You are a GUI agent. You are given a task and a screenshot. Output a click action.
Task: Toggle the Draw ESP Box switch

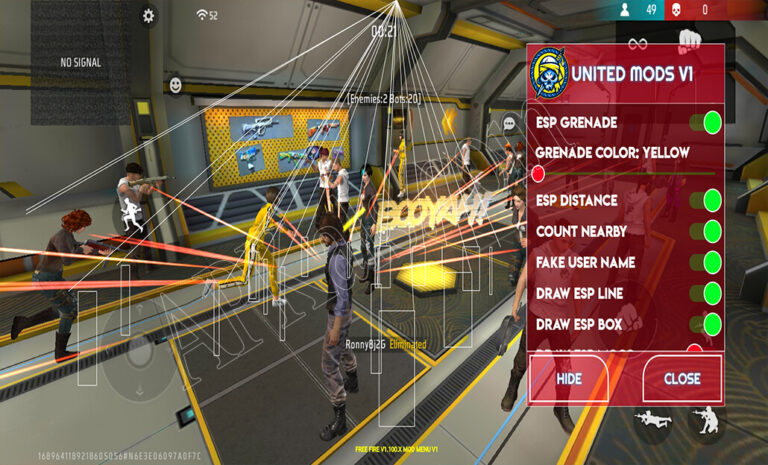pos(711,324)
